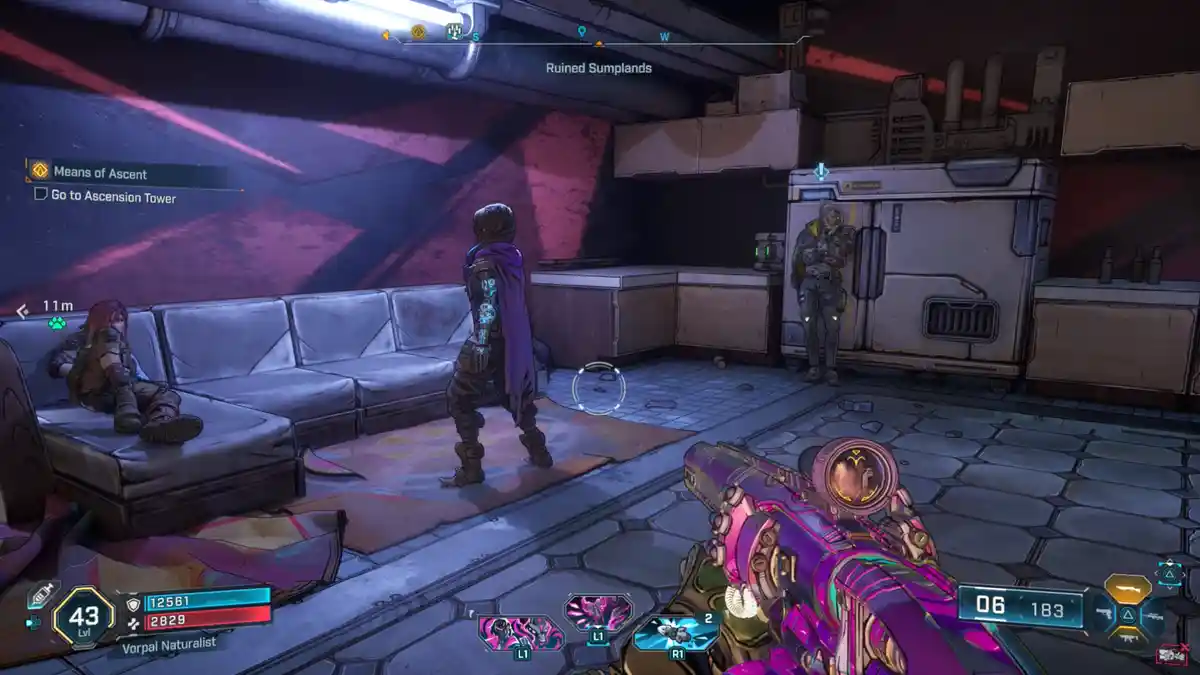Click the teal waypoint pin on the compass
This screenshot has width=1200, height=675.
point(582,32)
